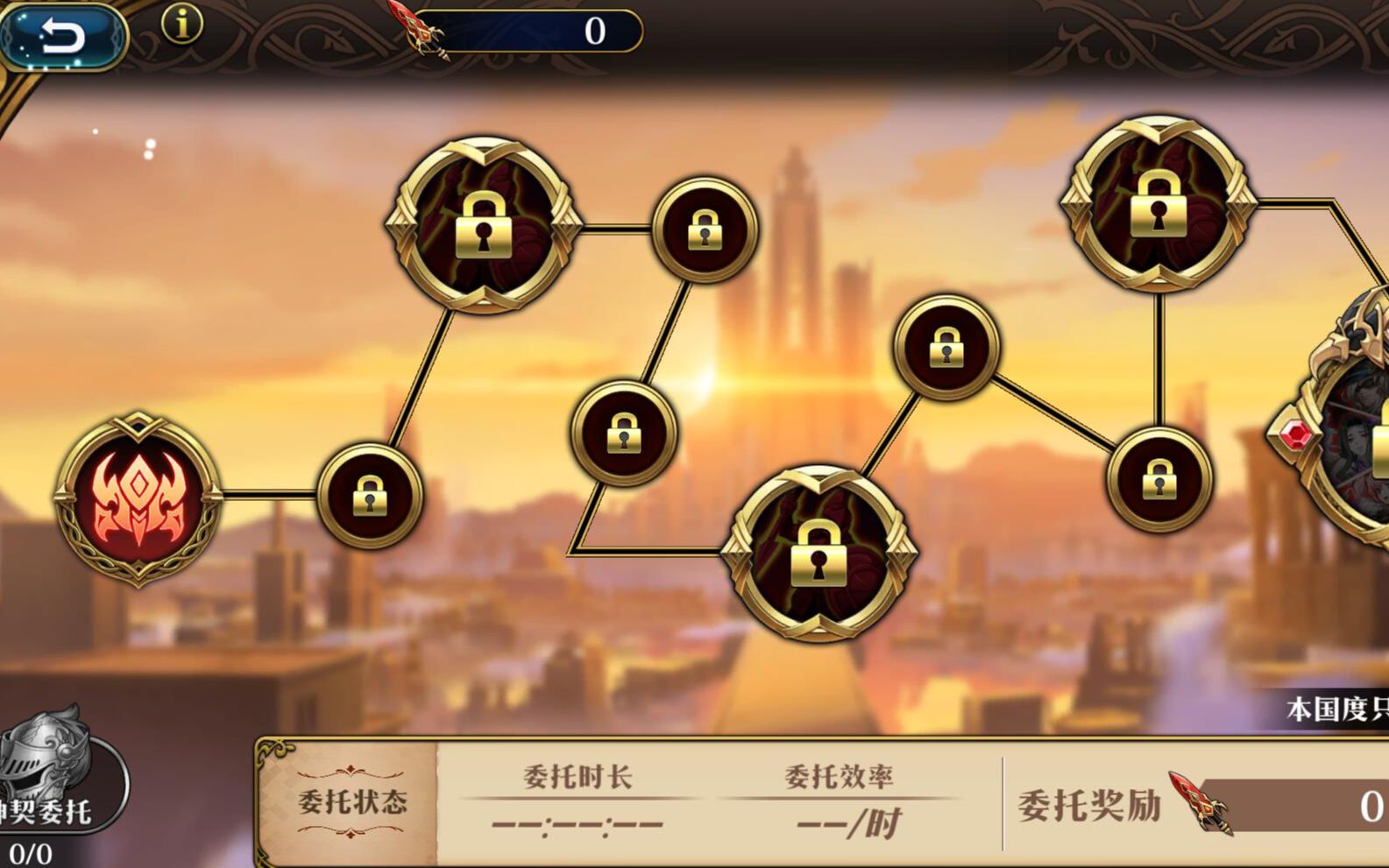Open the large locked node at bottom center
This screenshot has height=868, width=1389.
pos(819,555)
